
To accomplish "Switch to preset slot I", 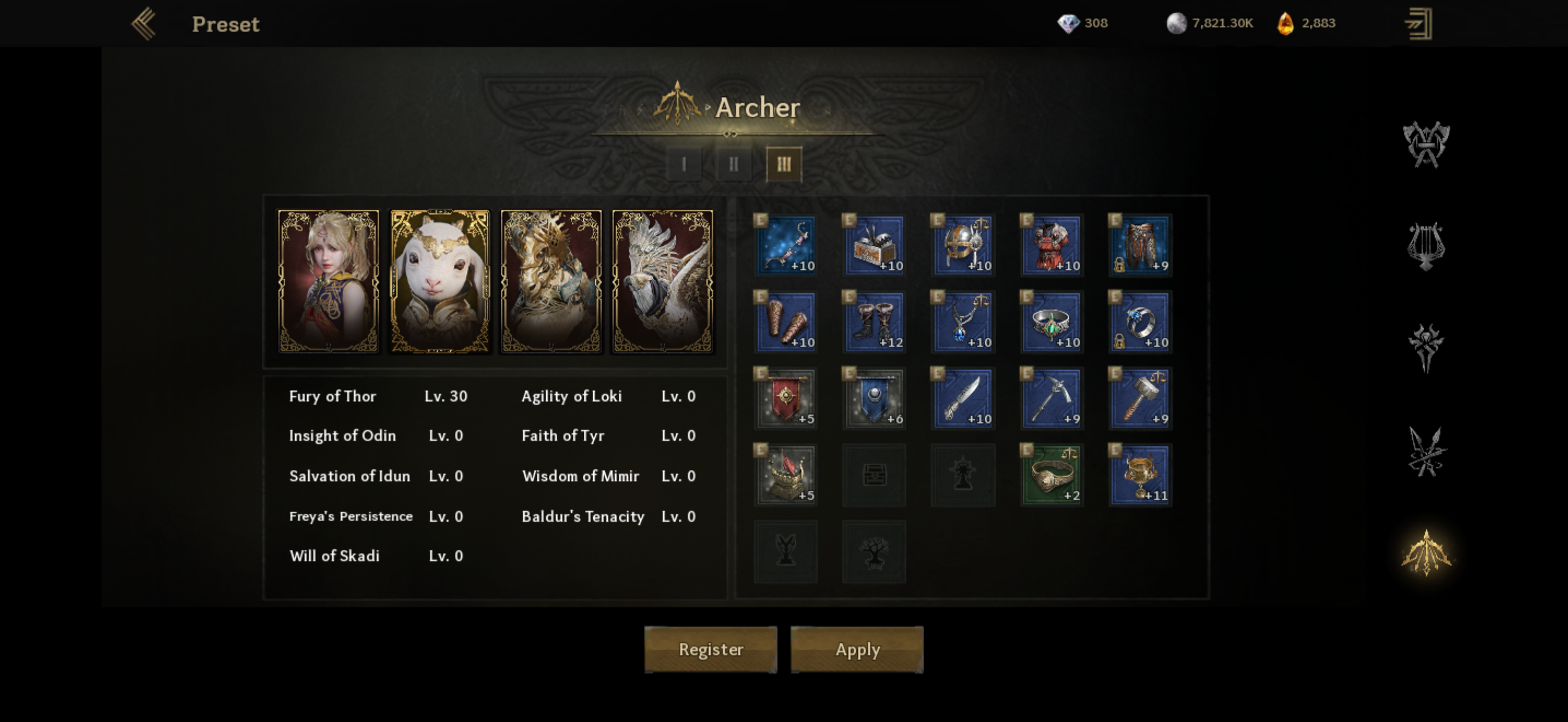I will (x=683, y=164).
